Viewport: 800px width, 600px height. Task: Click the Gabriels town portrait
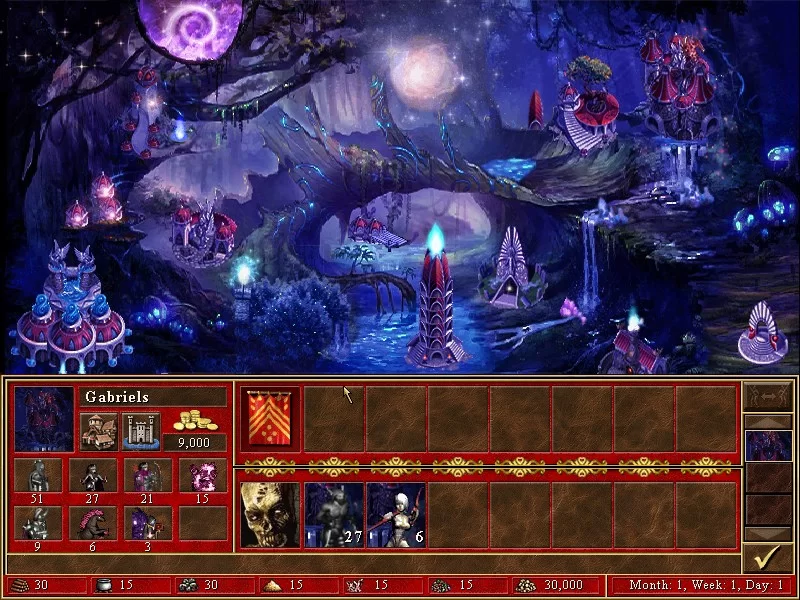click(x=44, y=418)
